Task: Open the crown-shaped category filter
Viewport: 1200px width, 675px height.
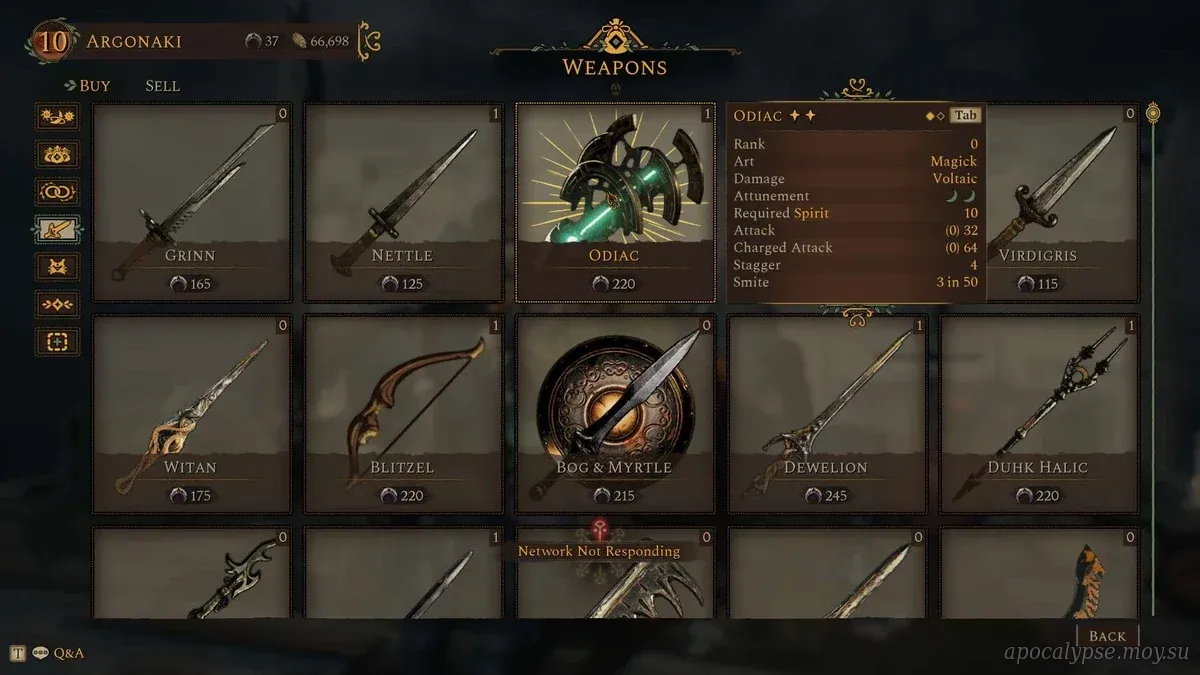Action: (57, 155)
